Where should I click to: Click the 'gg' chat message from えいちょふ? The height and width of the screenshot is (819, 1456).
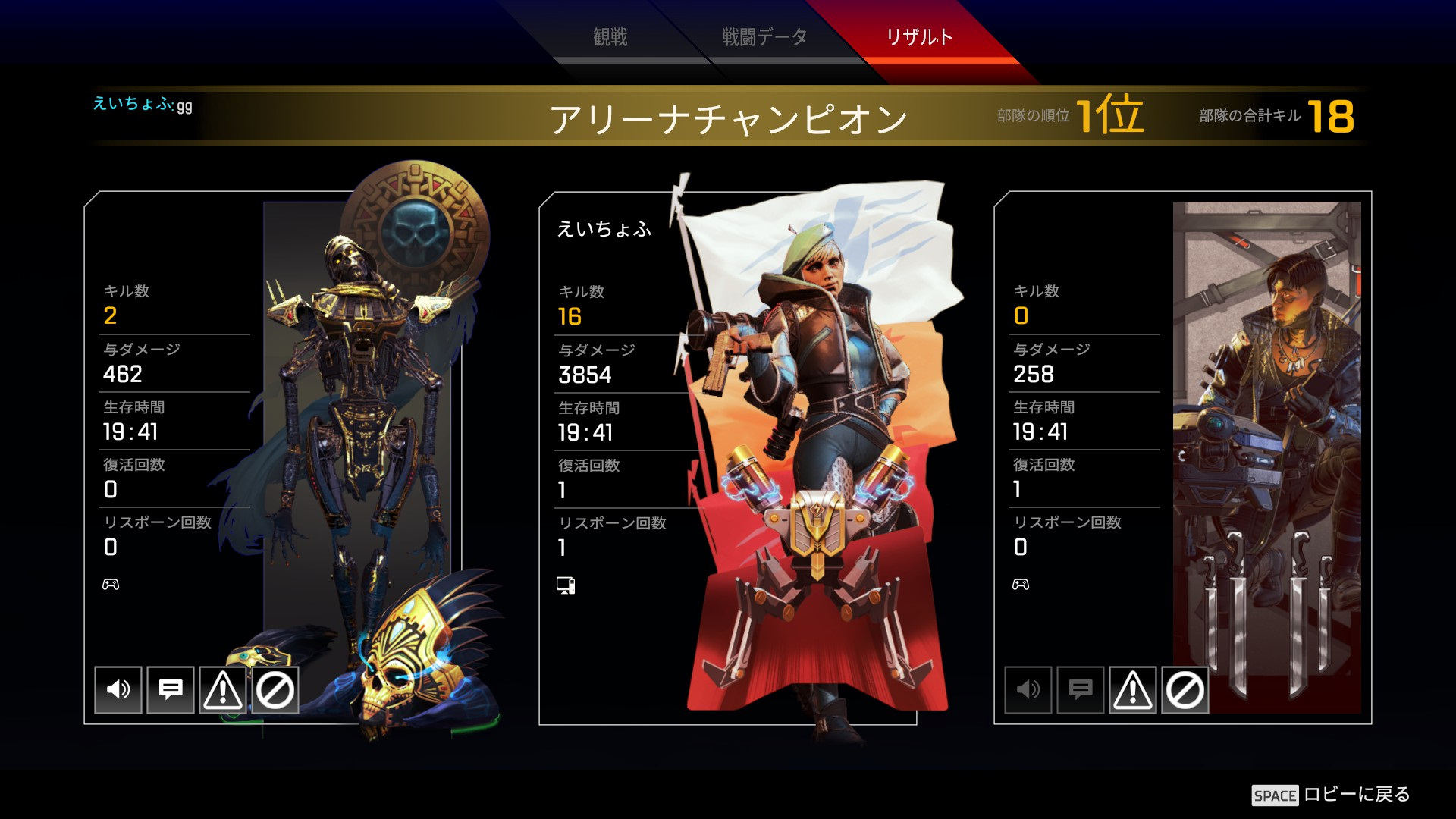click(184, 107)
